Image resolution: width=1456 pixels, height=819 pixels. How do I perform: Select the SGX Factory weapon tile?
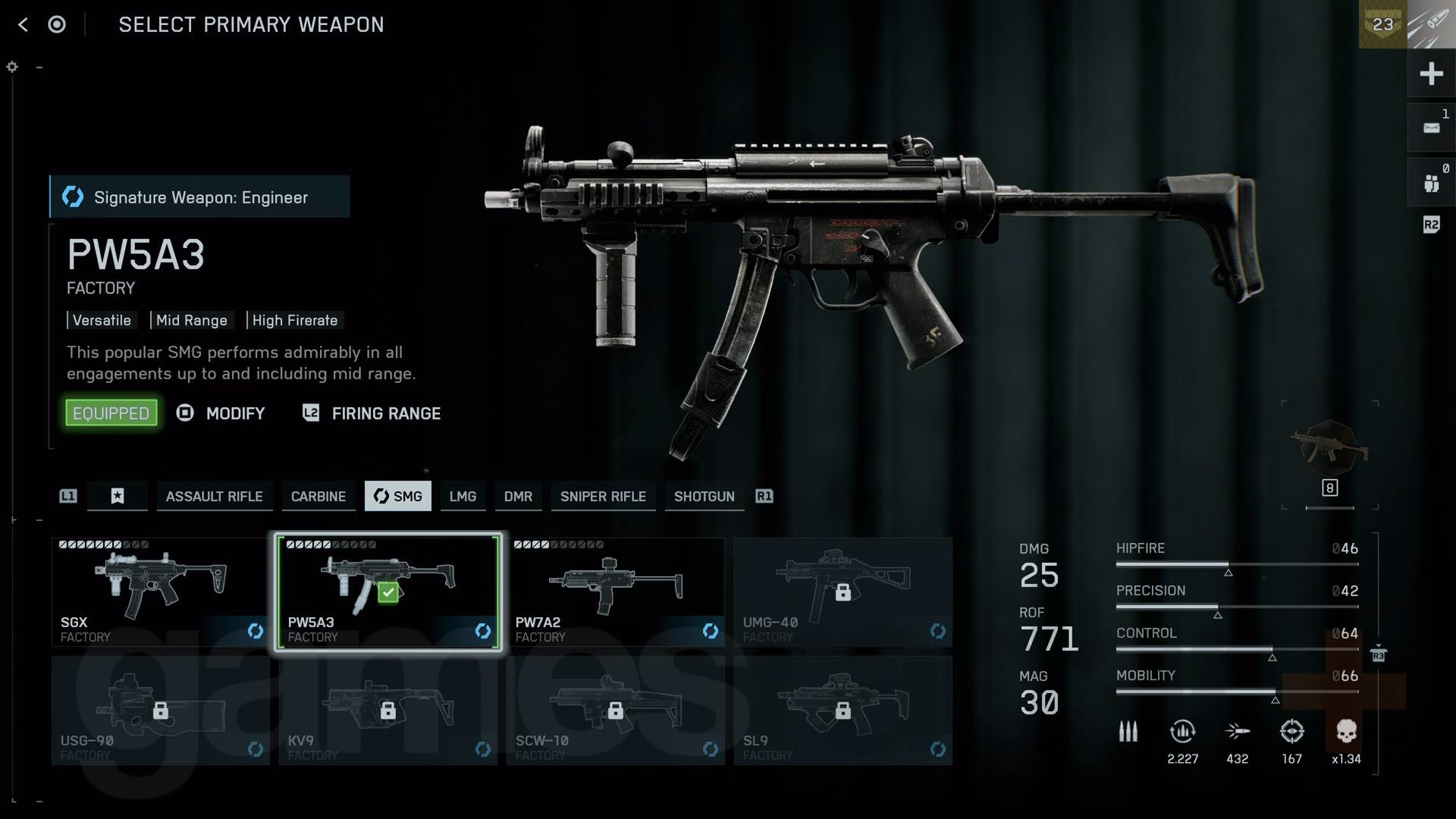click(x=160, y=592)
